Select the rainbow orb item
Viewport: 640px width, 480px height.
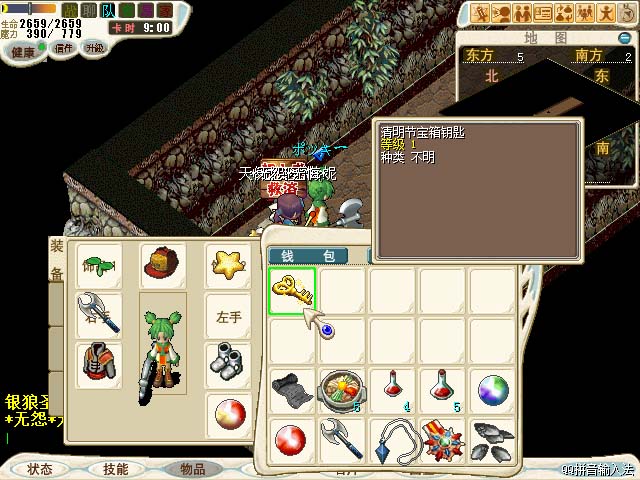[491, 388]
